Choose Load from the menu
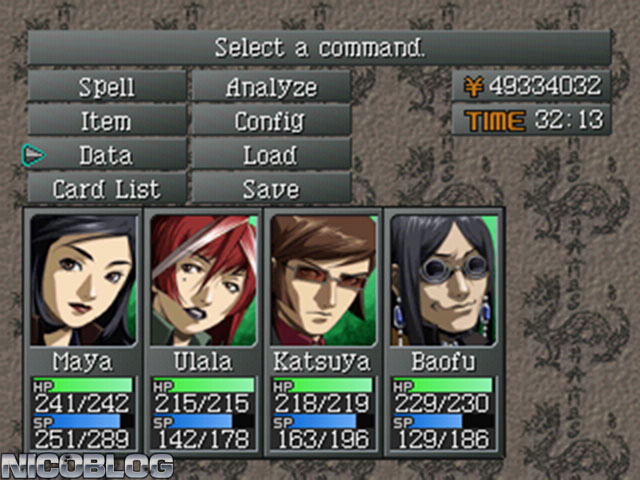 click(x=271, y=155)
